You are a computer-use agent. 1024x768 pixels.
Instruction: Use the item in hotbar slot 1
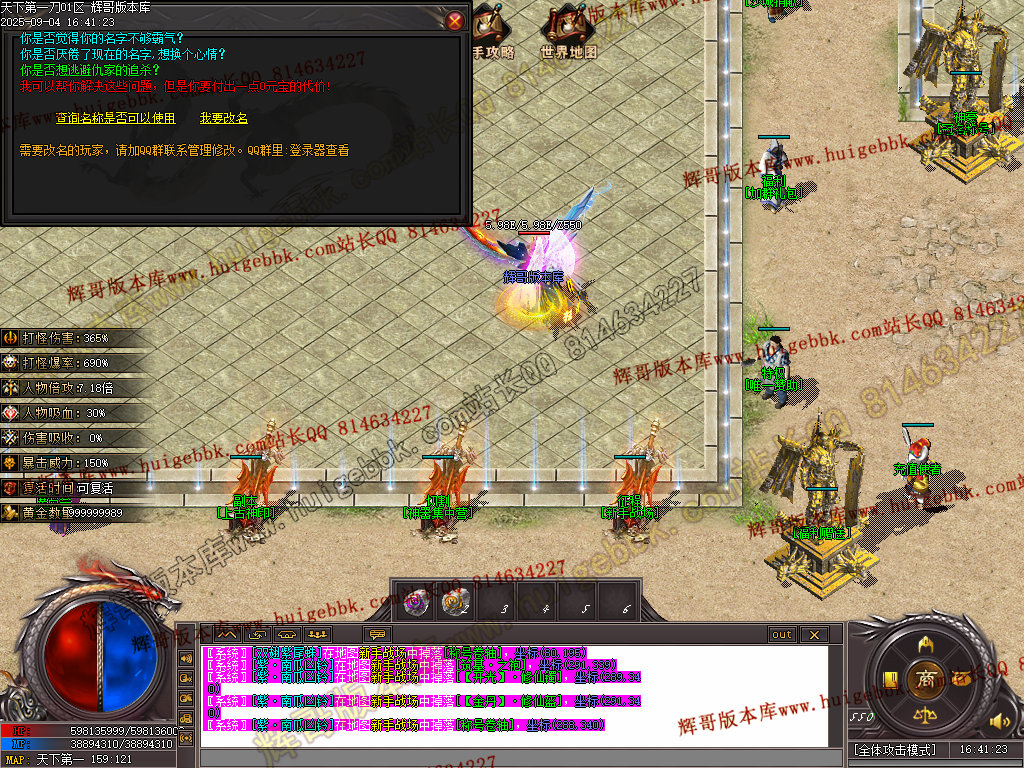pos(415,602)
